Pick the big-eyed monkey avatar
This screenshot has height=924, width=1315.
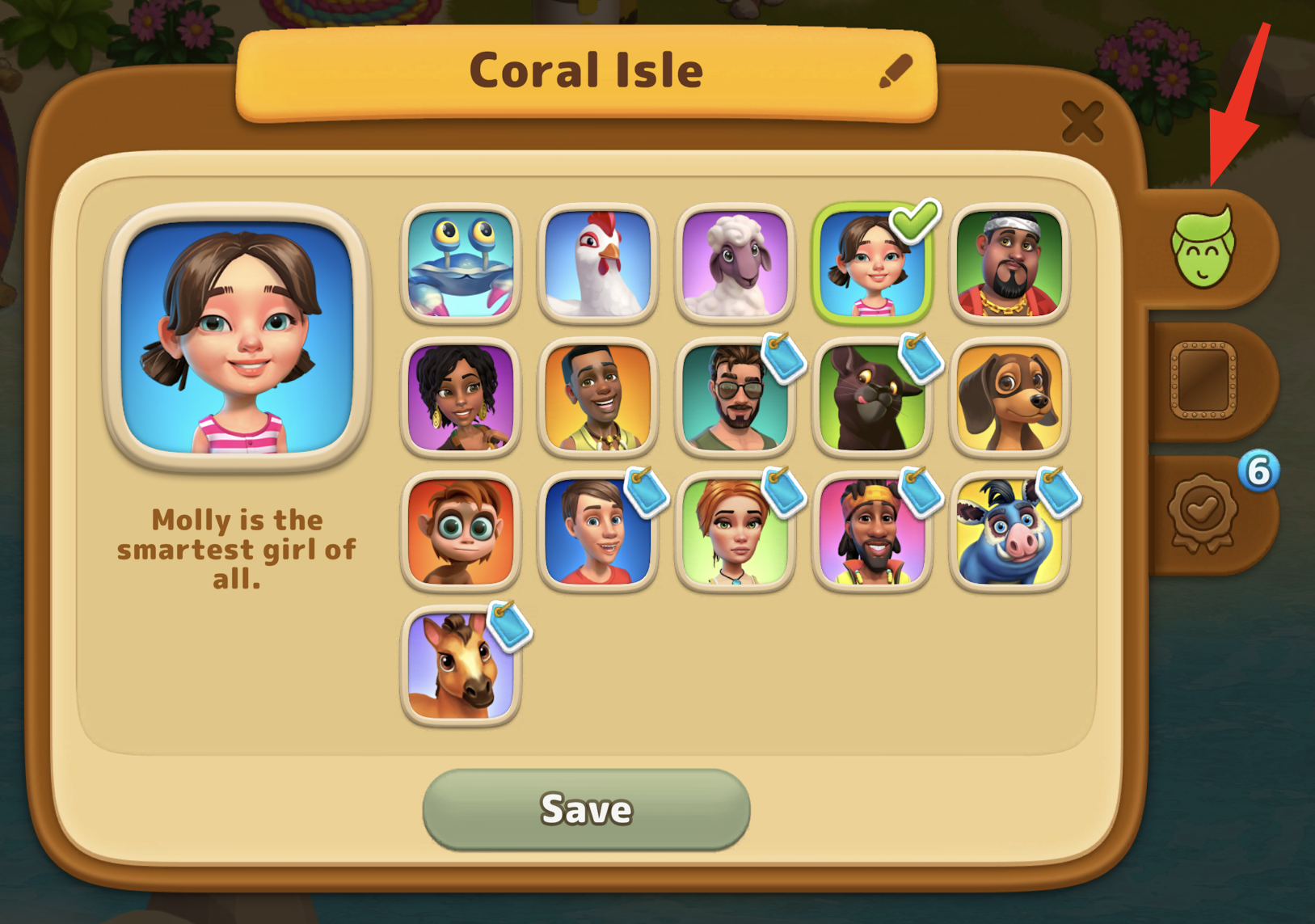pyautogui.click(x=461, y=531)
